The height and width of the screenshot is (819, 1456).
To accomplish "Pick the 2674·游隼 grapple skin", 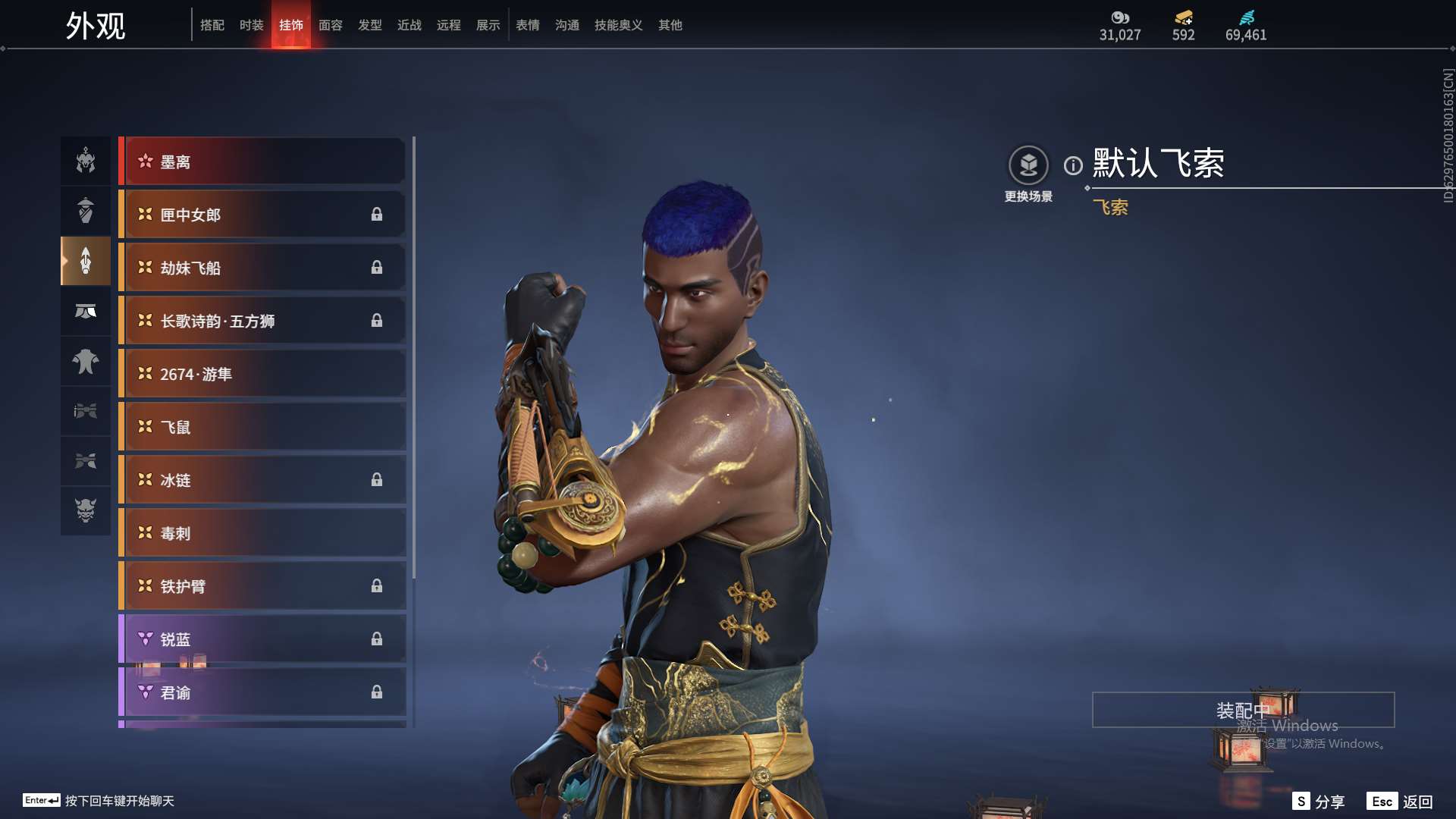I will coord(262,374).
